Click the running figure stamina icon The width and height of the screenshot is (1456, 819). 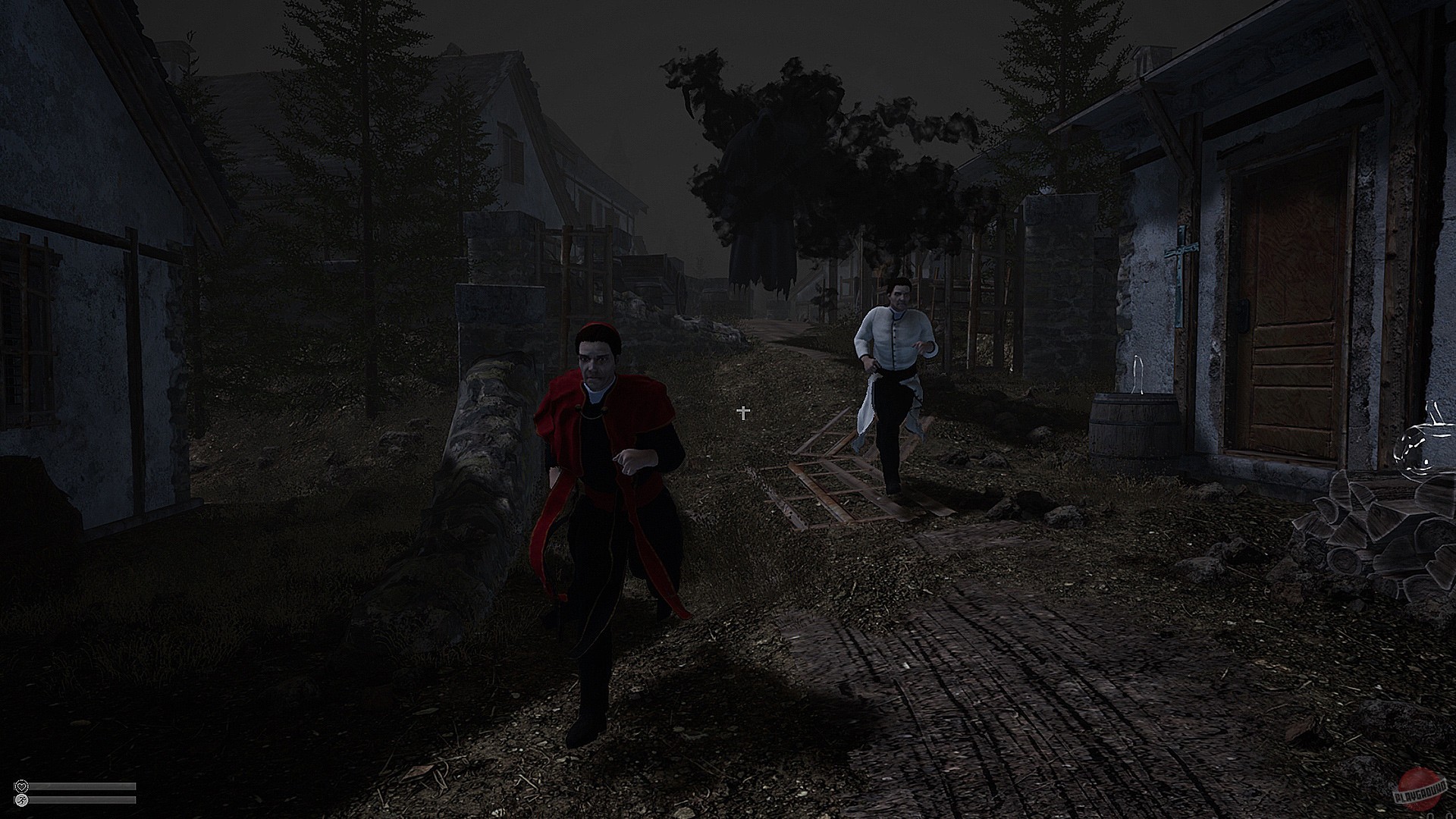click(21, 800)
